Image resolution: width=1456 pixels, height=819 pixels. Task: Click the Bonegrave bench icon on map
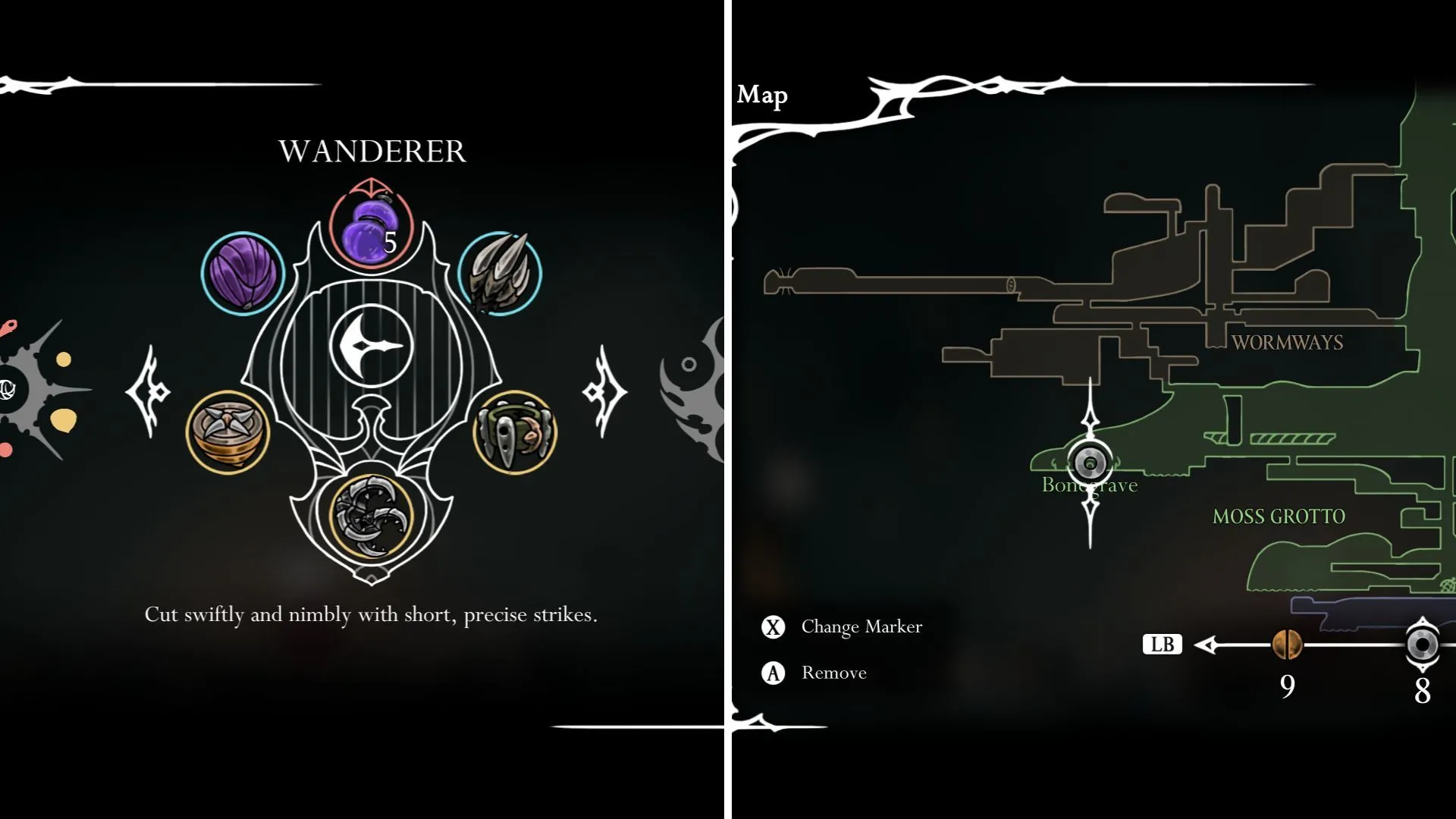pyautogui.click(x=1090, y=460)
